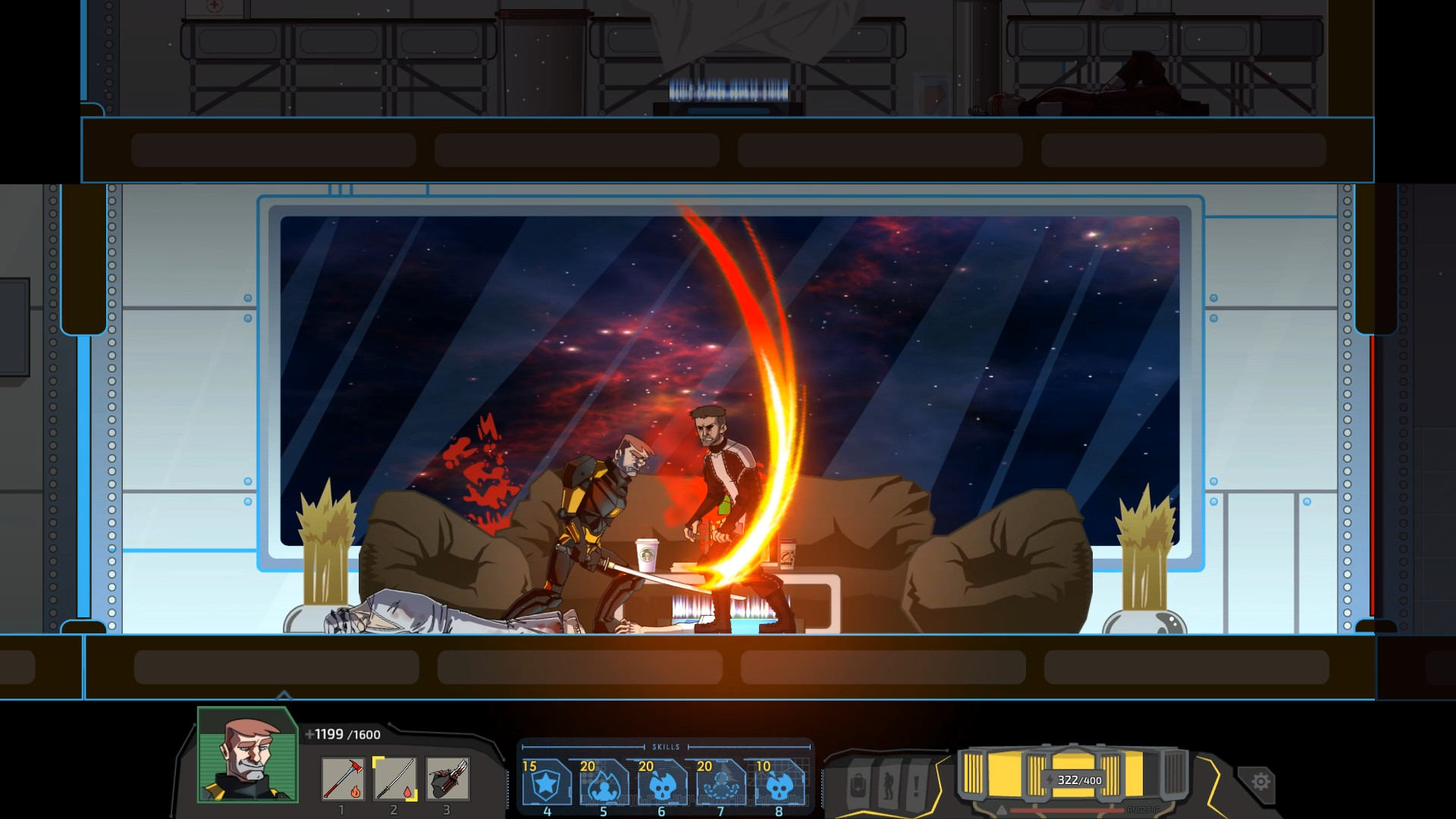The height and width of the screenshot is (819, 1456).
Task: Click the warning triangle near the red bar
Action: (x=1001, y=810)
